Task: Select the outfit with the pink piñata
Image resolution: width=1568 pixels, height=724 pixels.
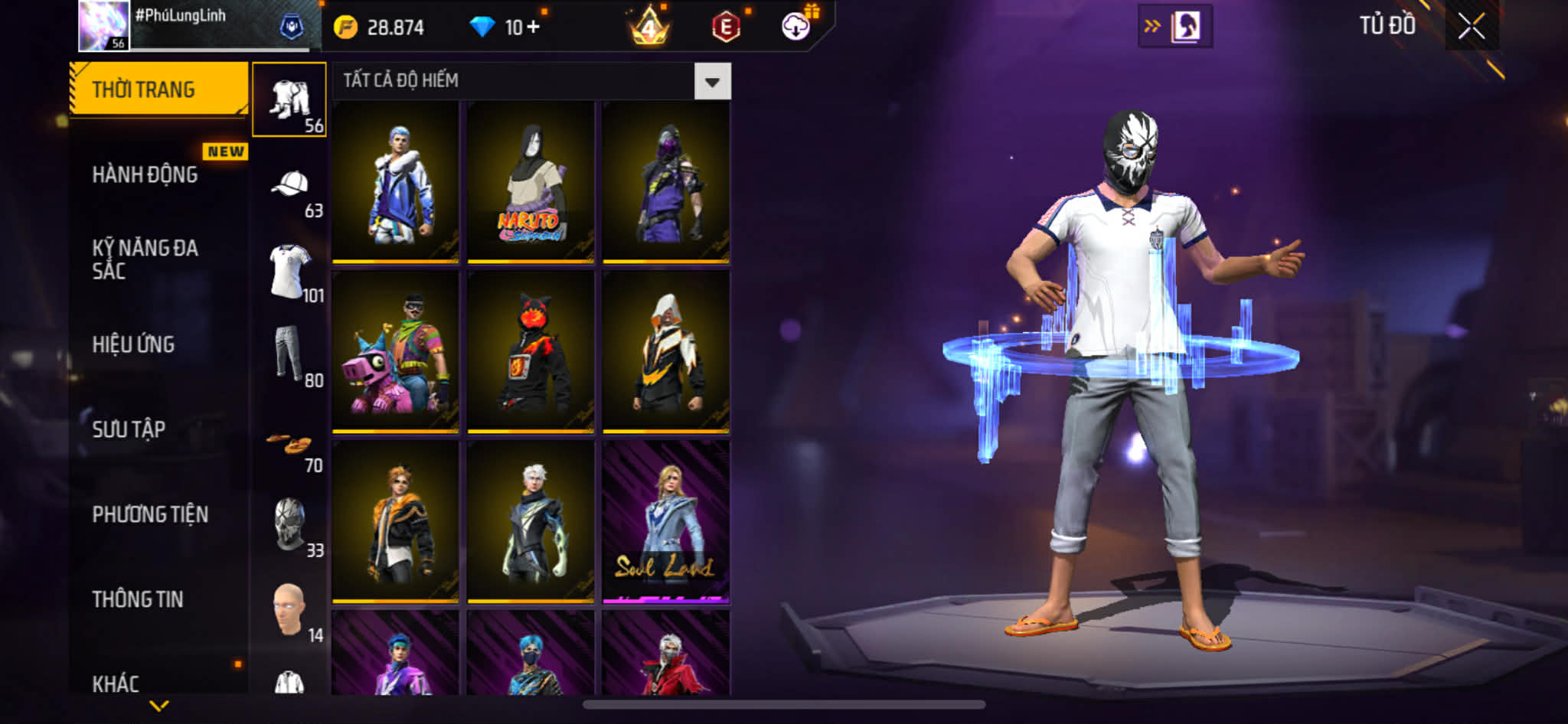Action: pos(395,352)
